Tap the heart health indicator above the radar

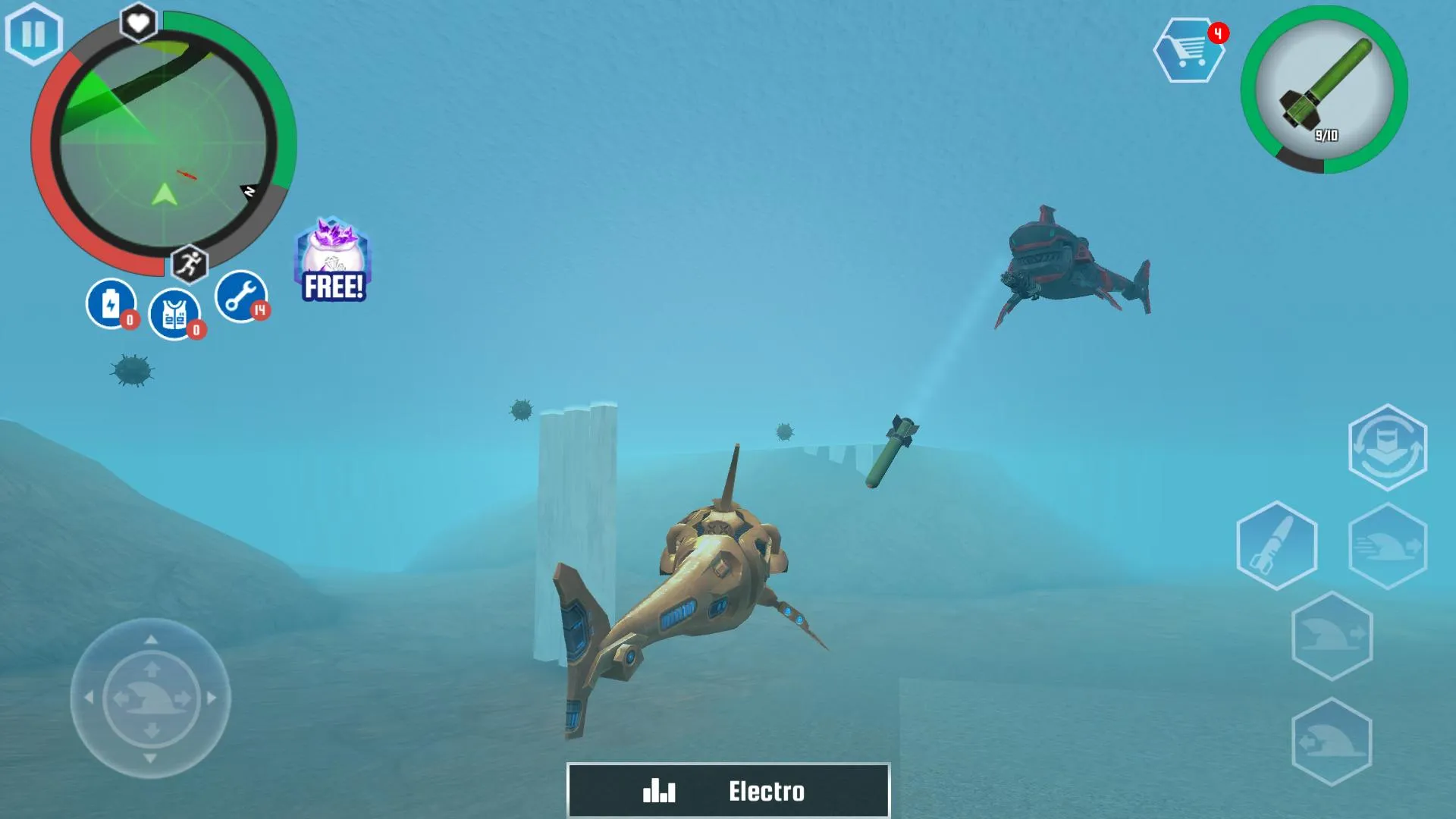137,22
